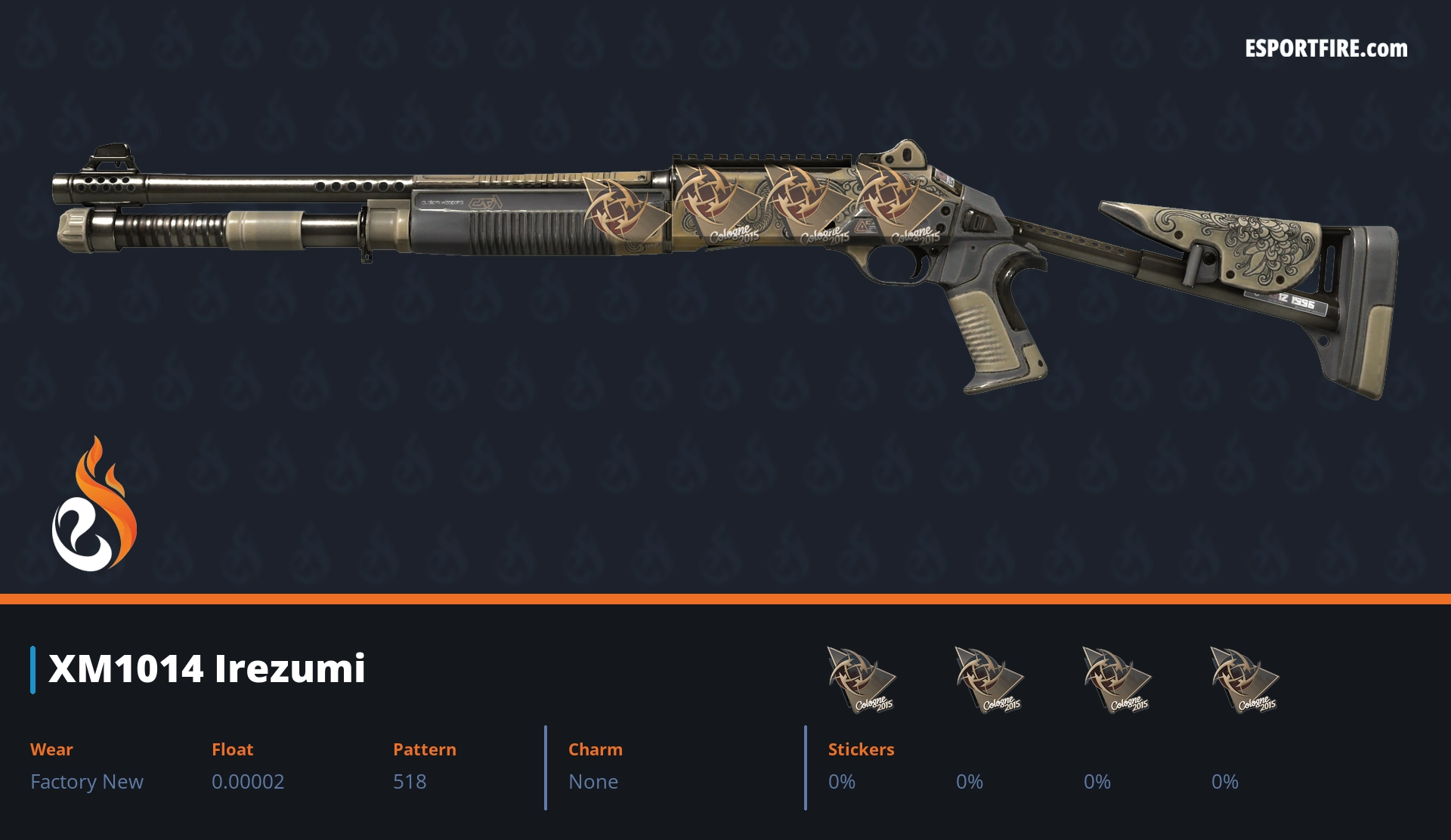Open the ESPORTFIRE.com site link
The height and width of the screenshot is (840, 1451).
coord(1326,49)
